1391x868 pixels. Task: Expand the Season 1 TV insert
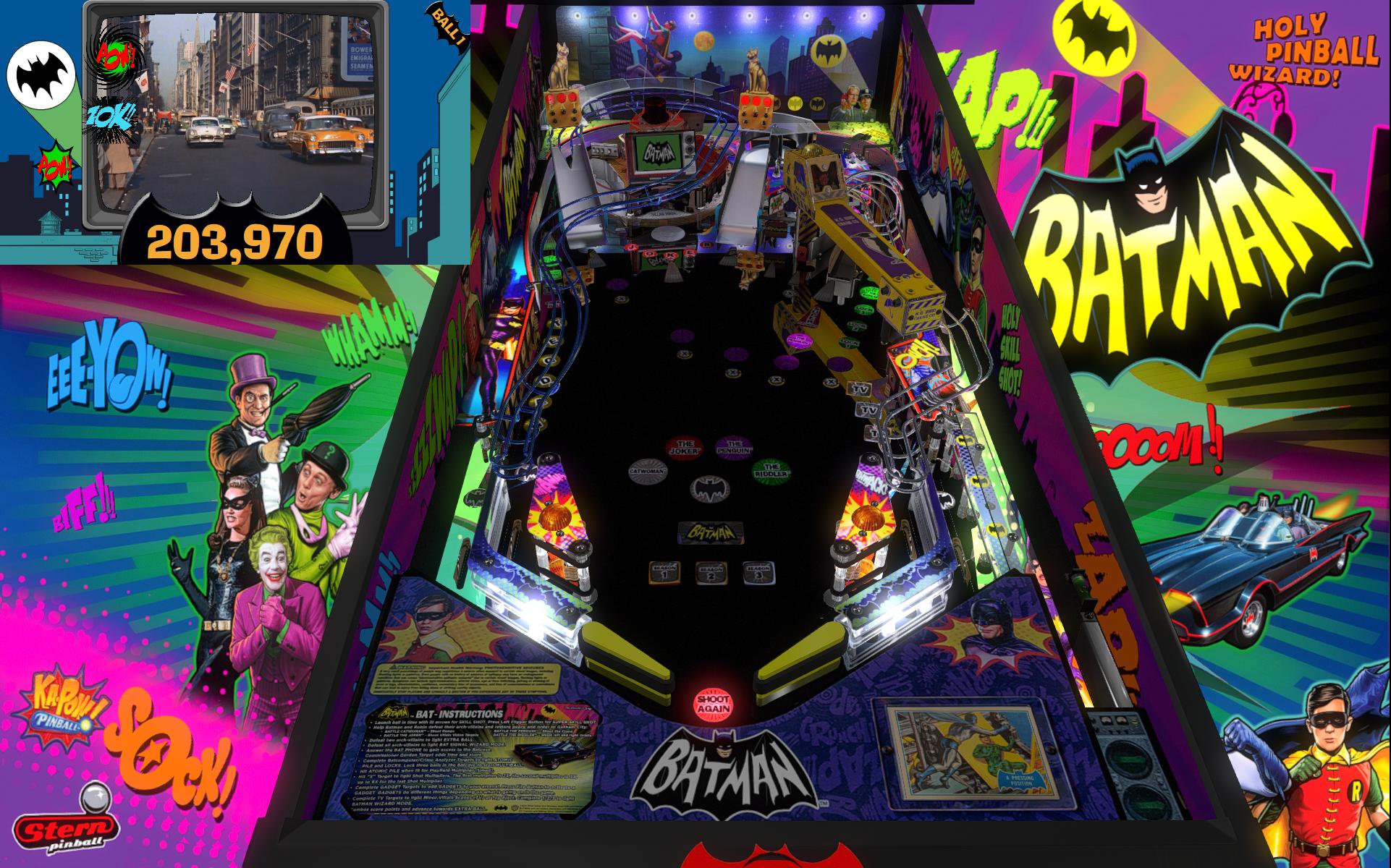[665, 574]
